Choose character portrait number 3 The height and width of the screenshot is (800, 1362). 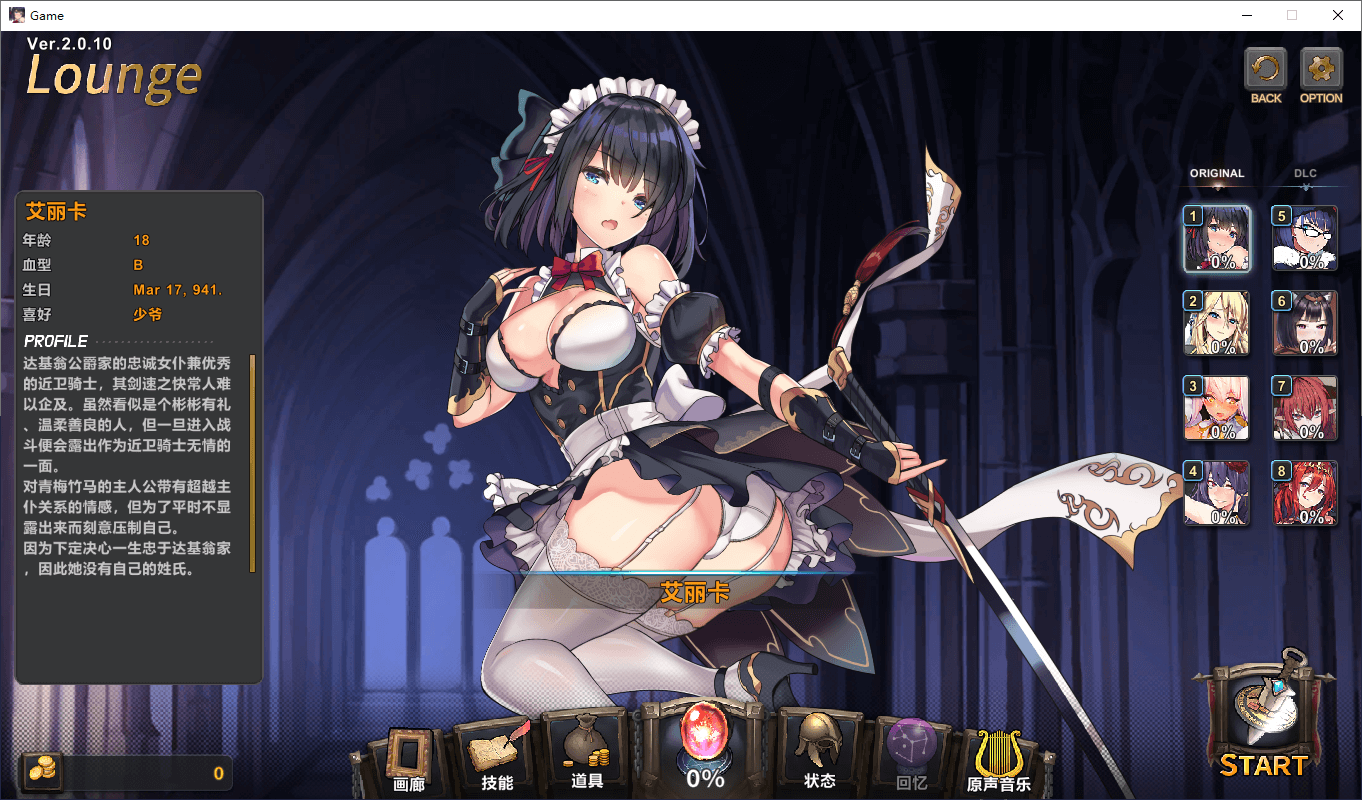click(x=1217, y=408)
